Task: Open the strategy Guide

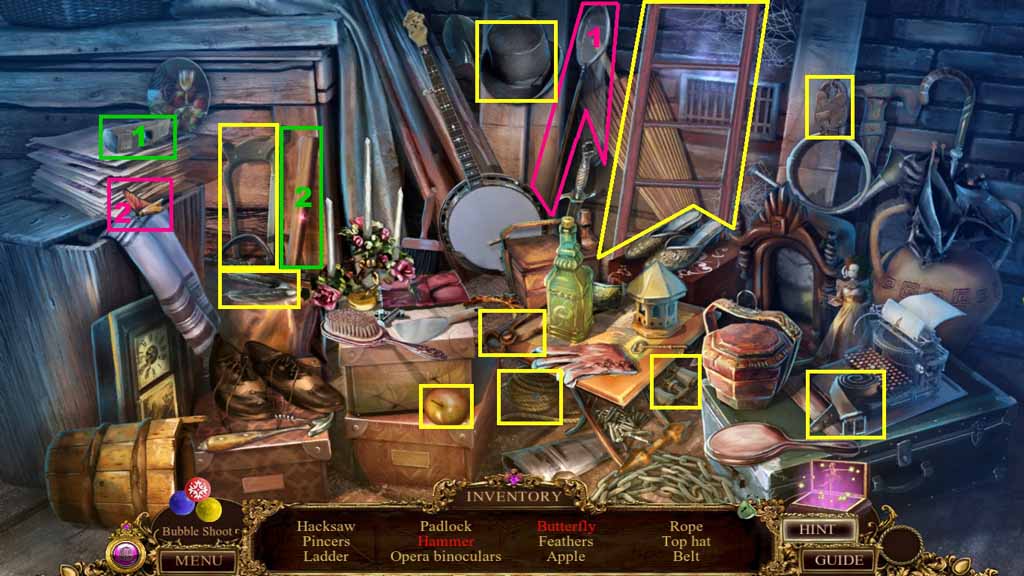Action: click(837, 560)
